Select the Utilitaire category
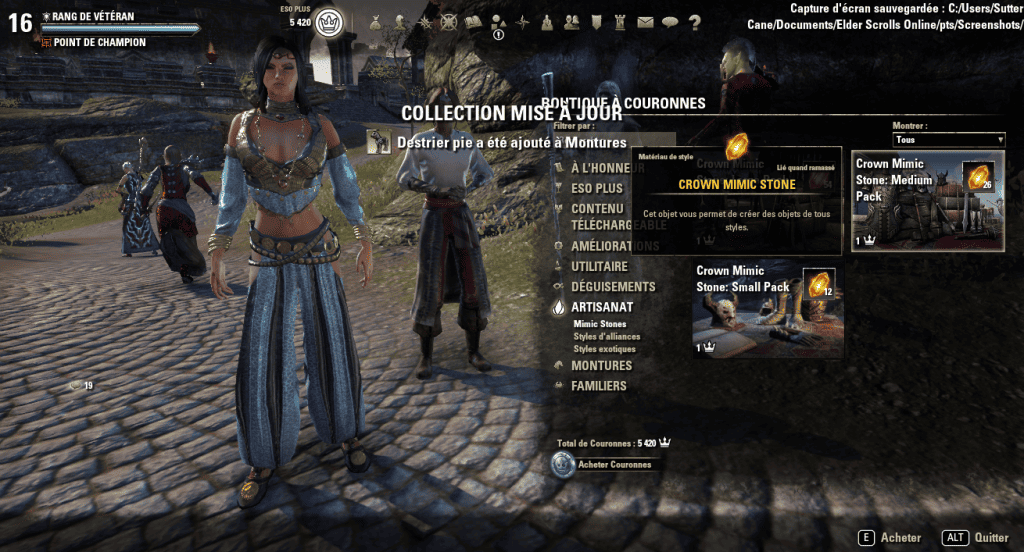 click(599, 267)
